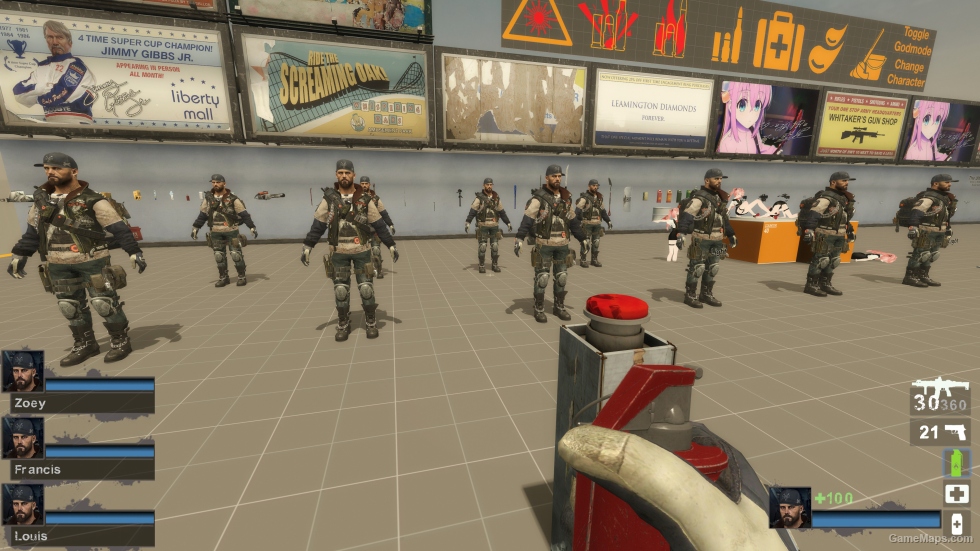The width and height of the screenshot is (980, 551).
Task: Click Zoey's teammate portrait
Action: pos(22,371)
